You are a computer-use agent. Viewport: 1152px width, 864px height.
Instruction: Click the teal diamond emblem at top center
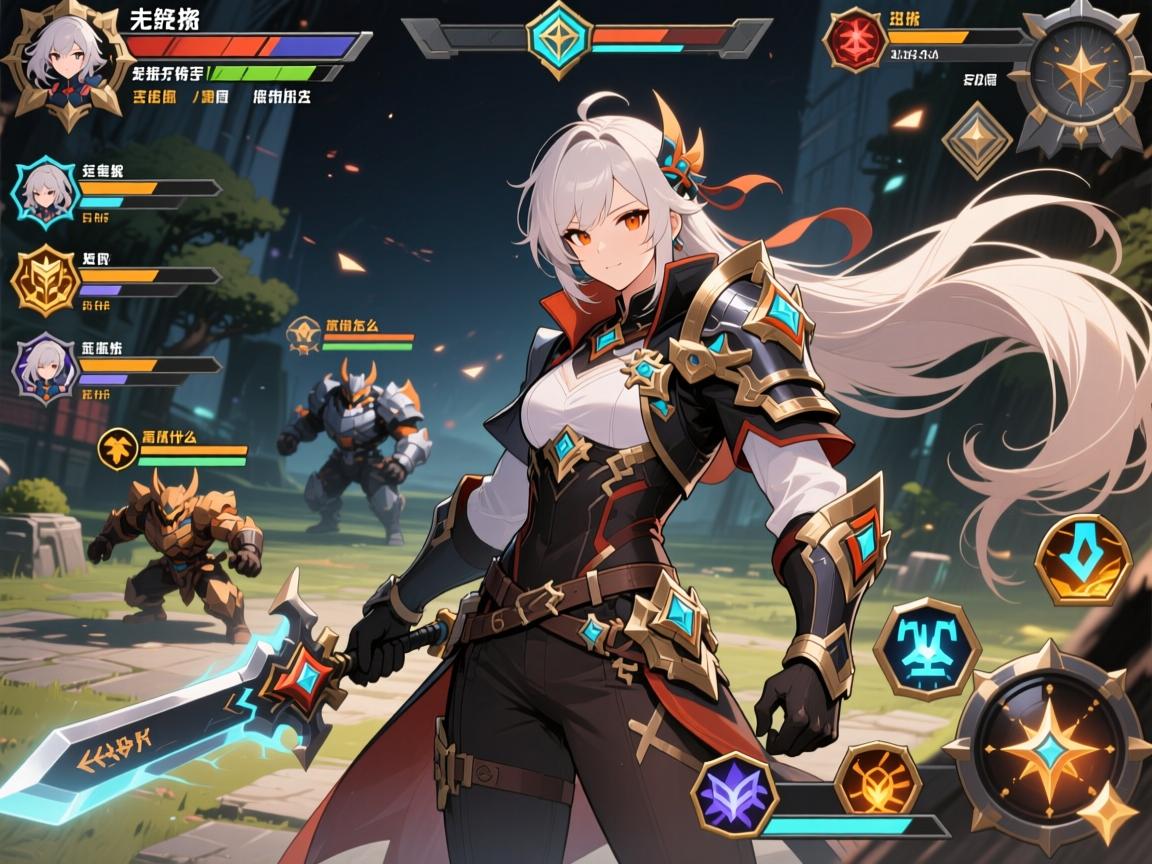pyautogui.click(x=559, y=38)
